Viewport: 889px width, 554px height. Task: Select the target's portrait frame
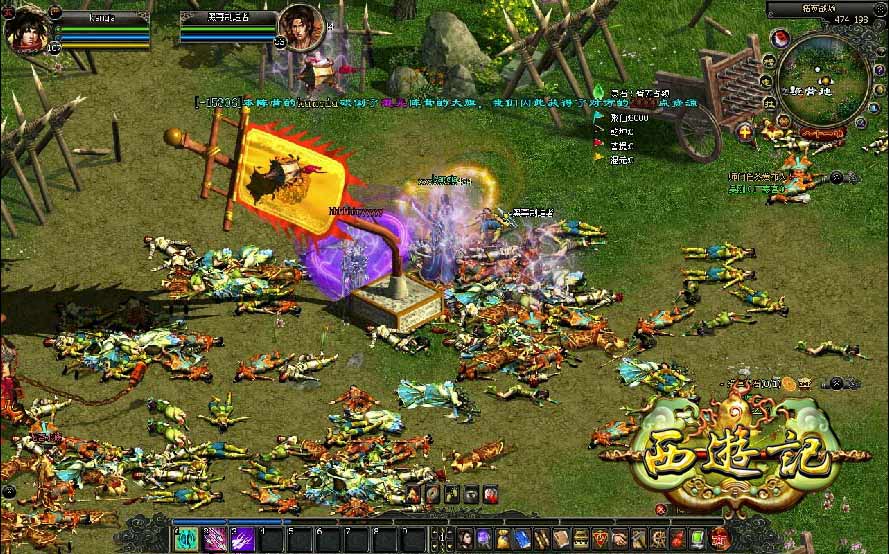299,27
